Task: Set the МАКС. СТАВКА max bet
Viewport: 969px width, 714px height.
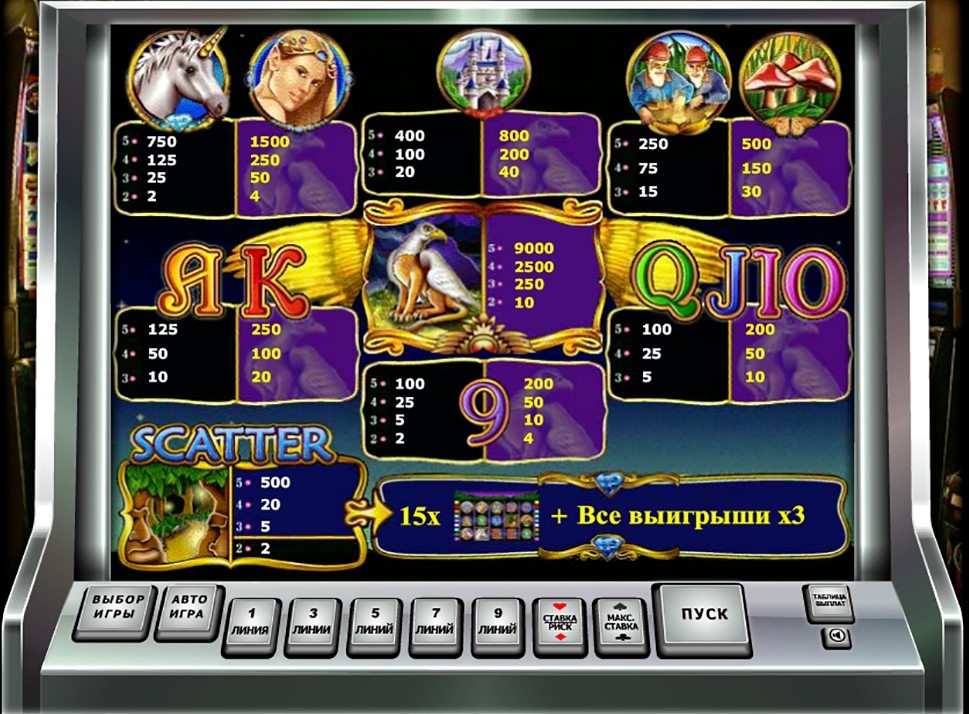Action: pos(622,626)
